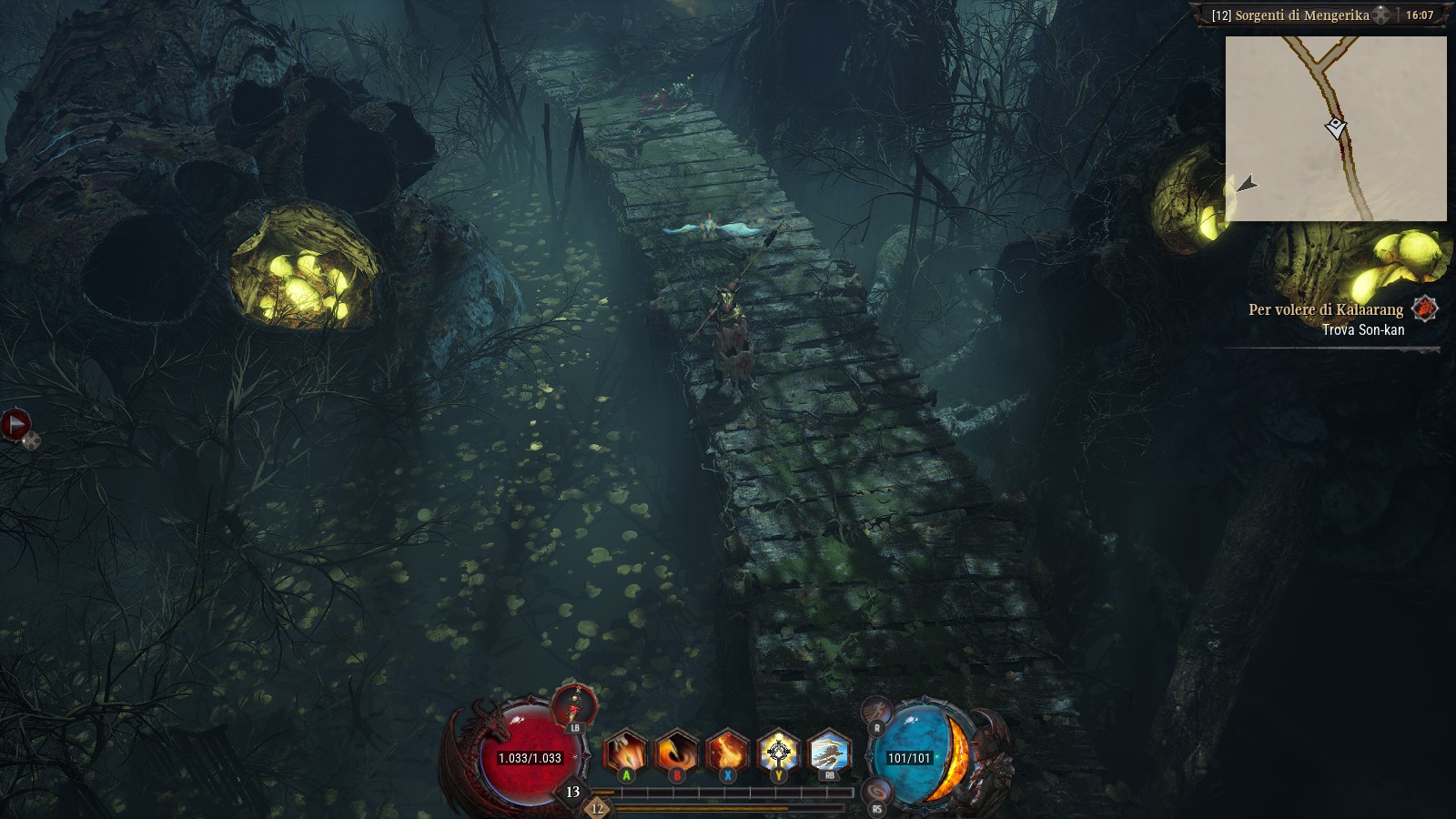
Task: Cast the fiery vortex skill
Action: 676,753
